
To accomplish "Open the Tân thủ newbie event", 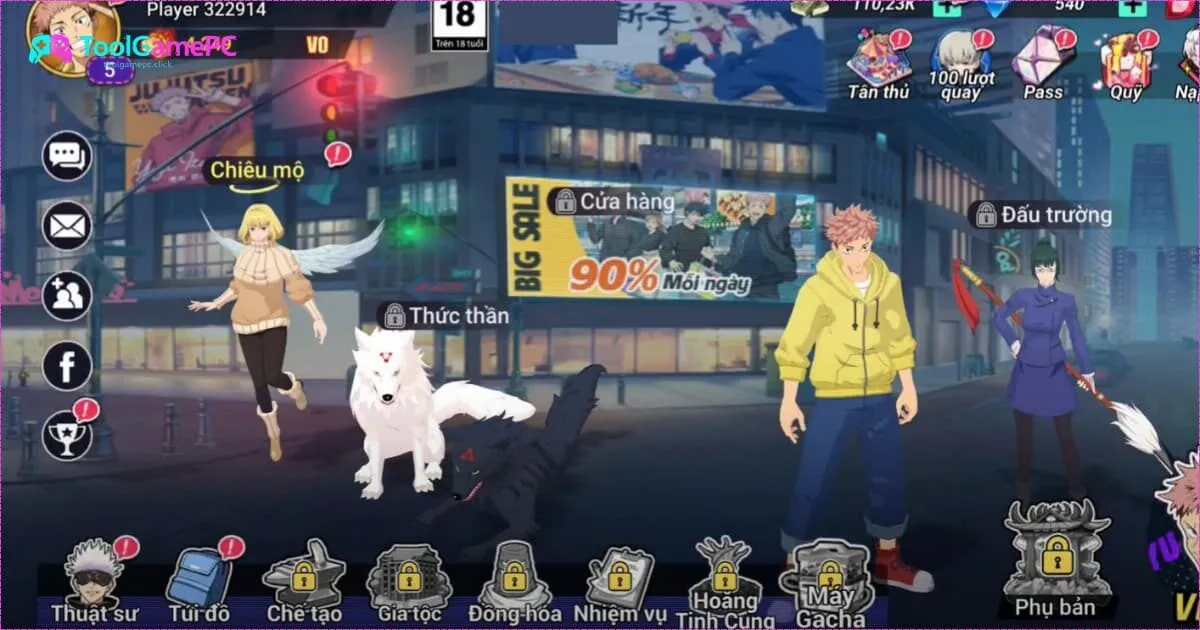I will pos(879,60).
